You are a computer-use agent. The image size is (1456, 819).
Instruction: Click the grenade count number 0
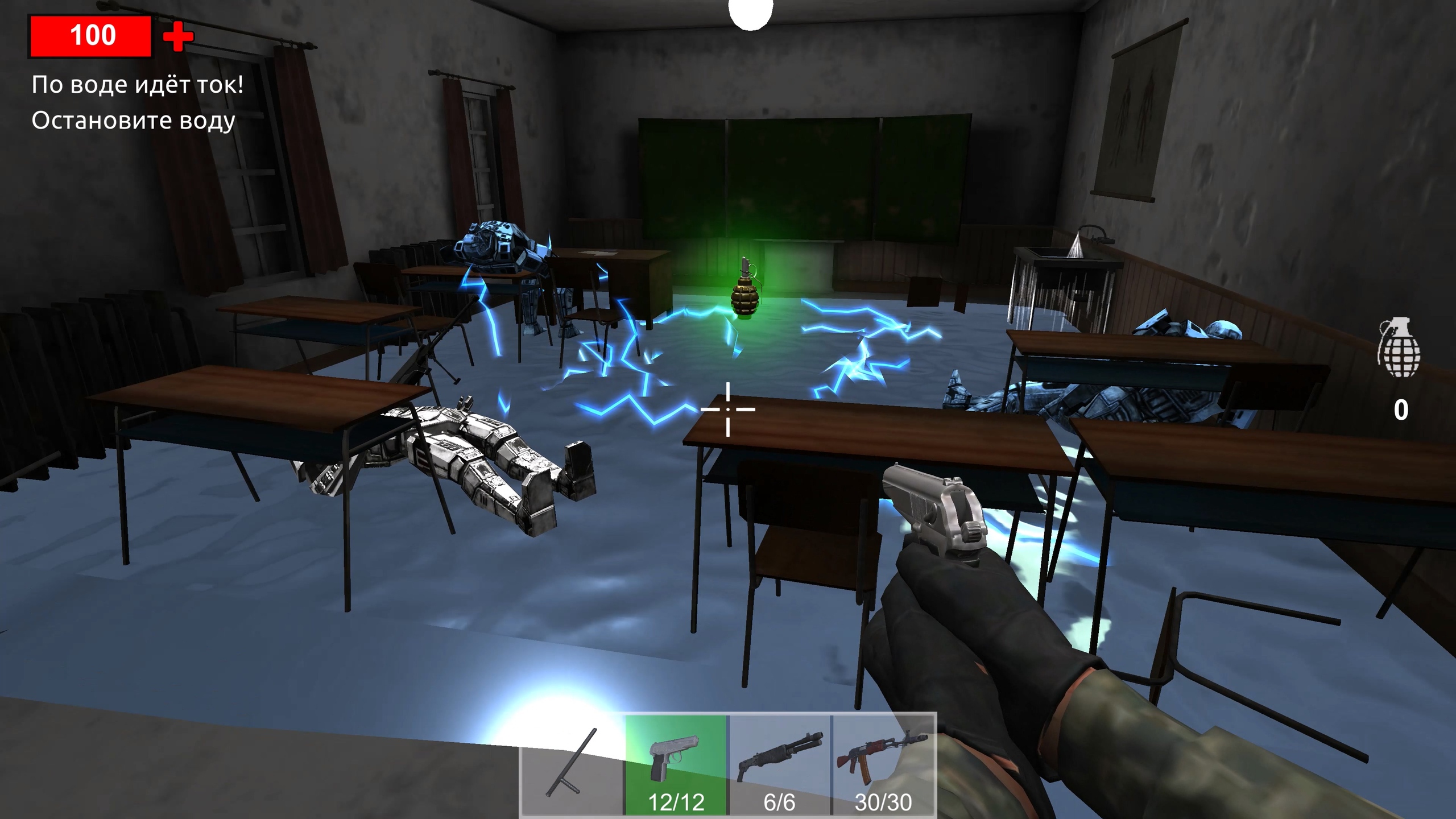pyautogui.click(x=1400, y=408)
